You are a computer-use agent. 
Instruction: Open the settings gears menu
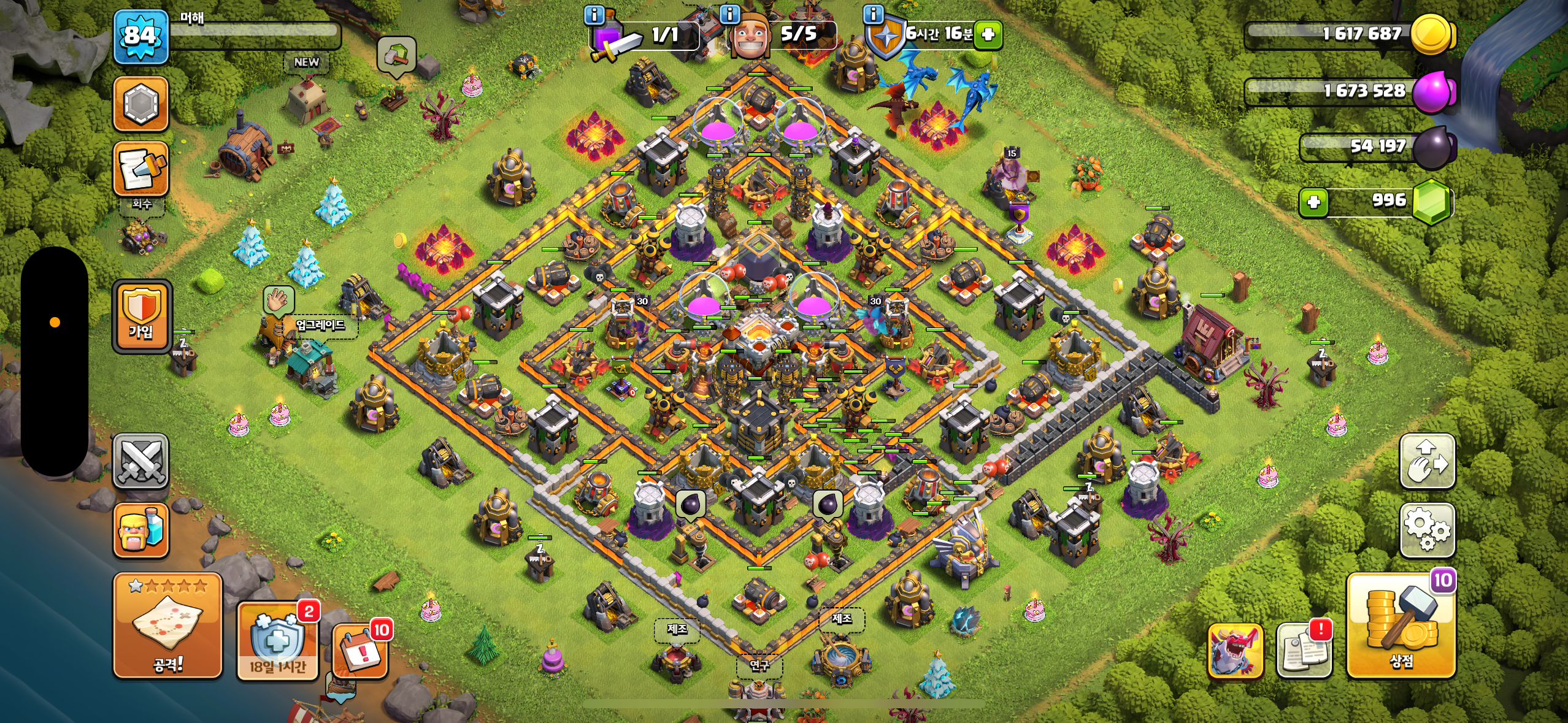click(x=1427, y=530)
